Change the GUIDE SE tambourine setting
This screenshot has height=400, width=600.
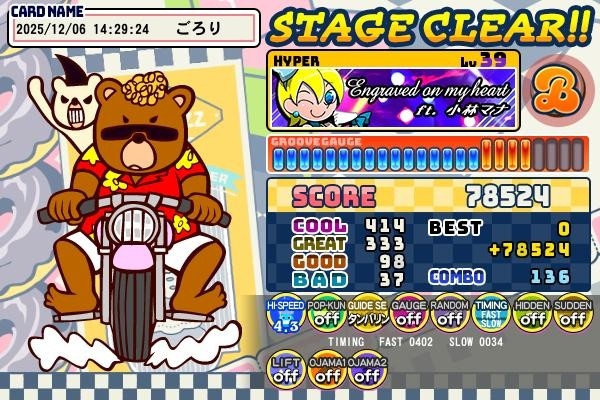point(367,316)
